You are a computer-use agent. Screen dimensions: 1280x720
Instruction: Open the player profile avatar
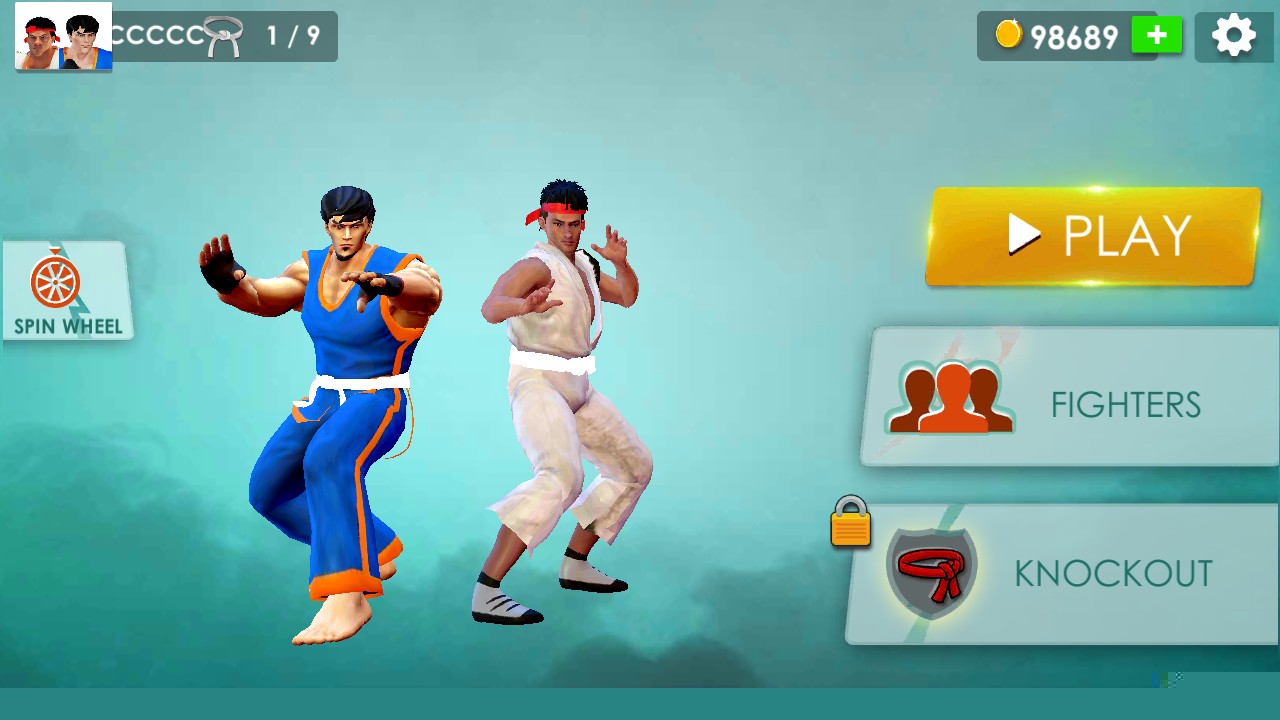(x=63, y=37)
